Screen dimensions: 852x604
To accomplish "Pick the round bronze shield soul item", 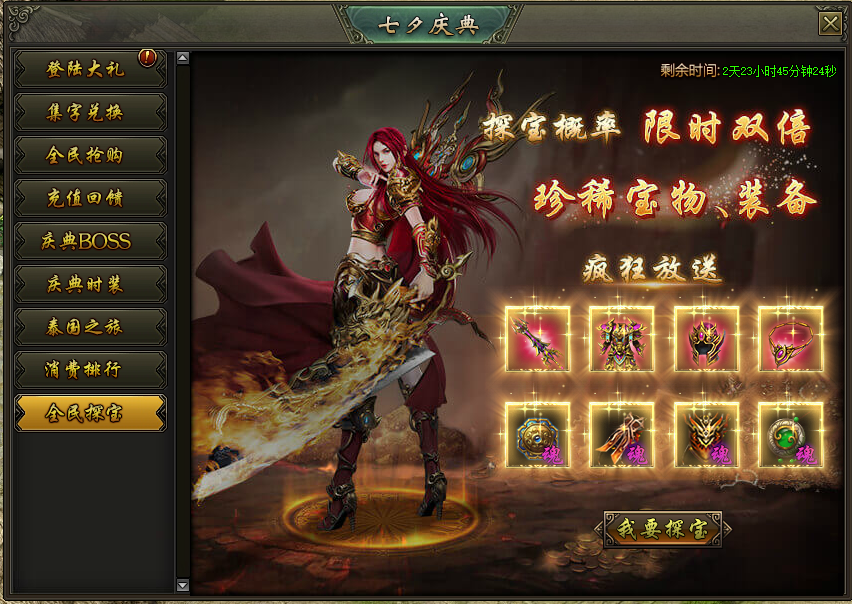I will (x=538, y=435).
